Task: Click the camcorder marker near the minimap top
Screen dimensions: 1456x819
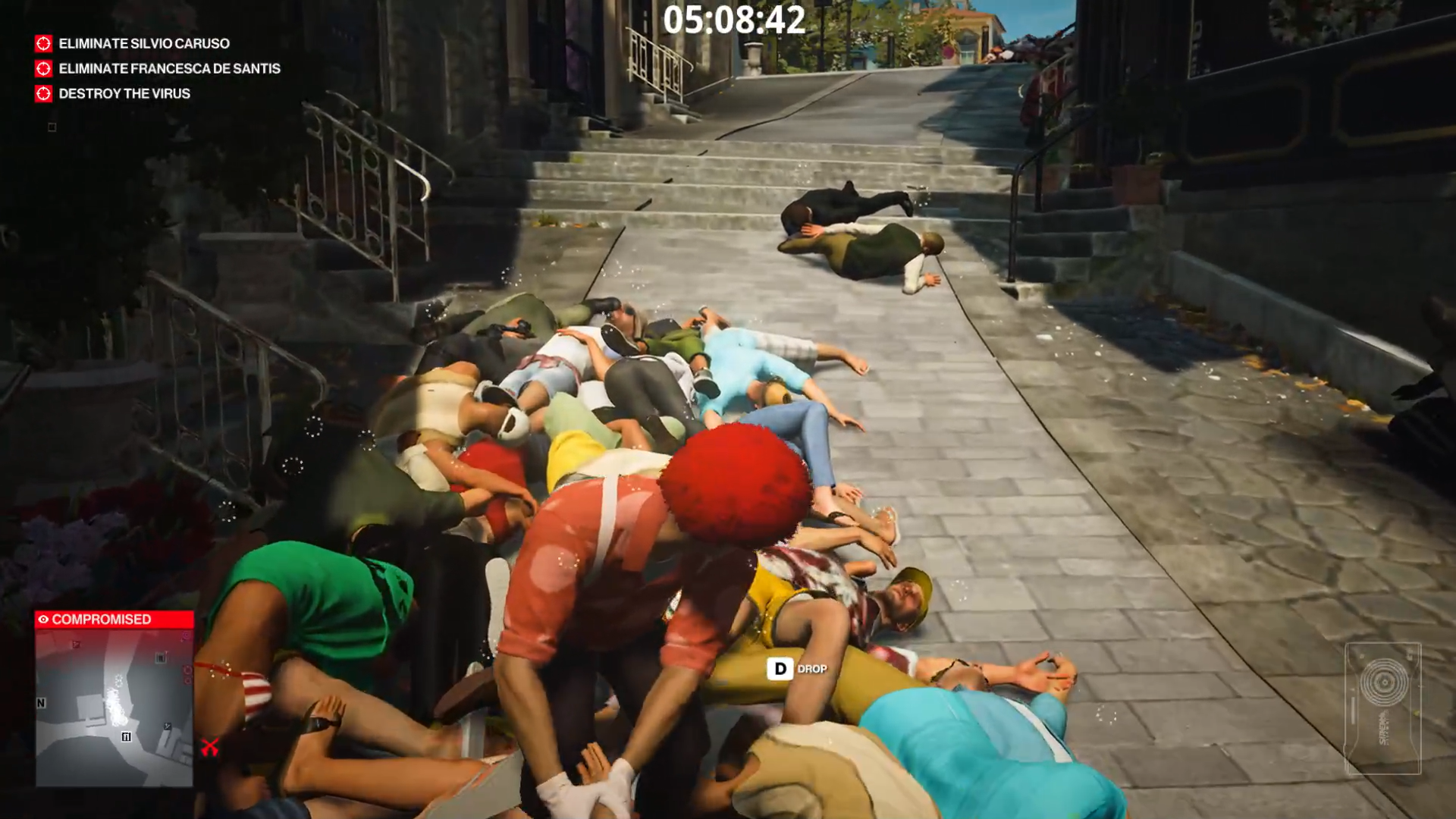Action: coord(161,657)
